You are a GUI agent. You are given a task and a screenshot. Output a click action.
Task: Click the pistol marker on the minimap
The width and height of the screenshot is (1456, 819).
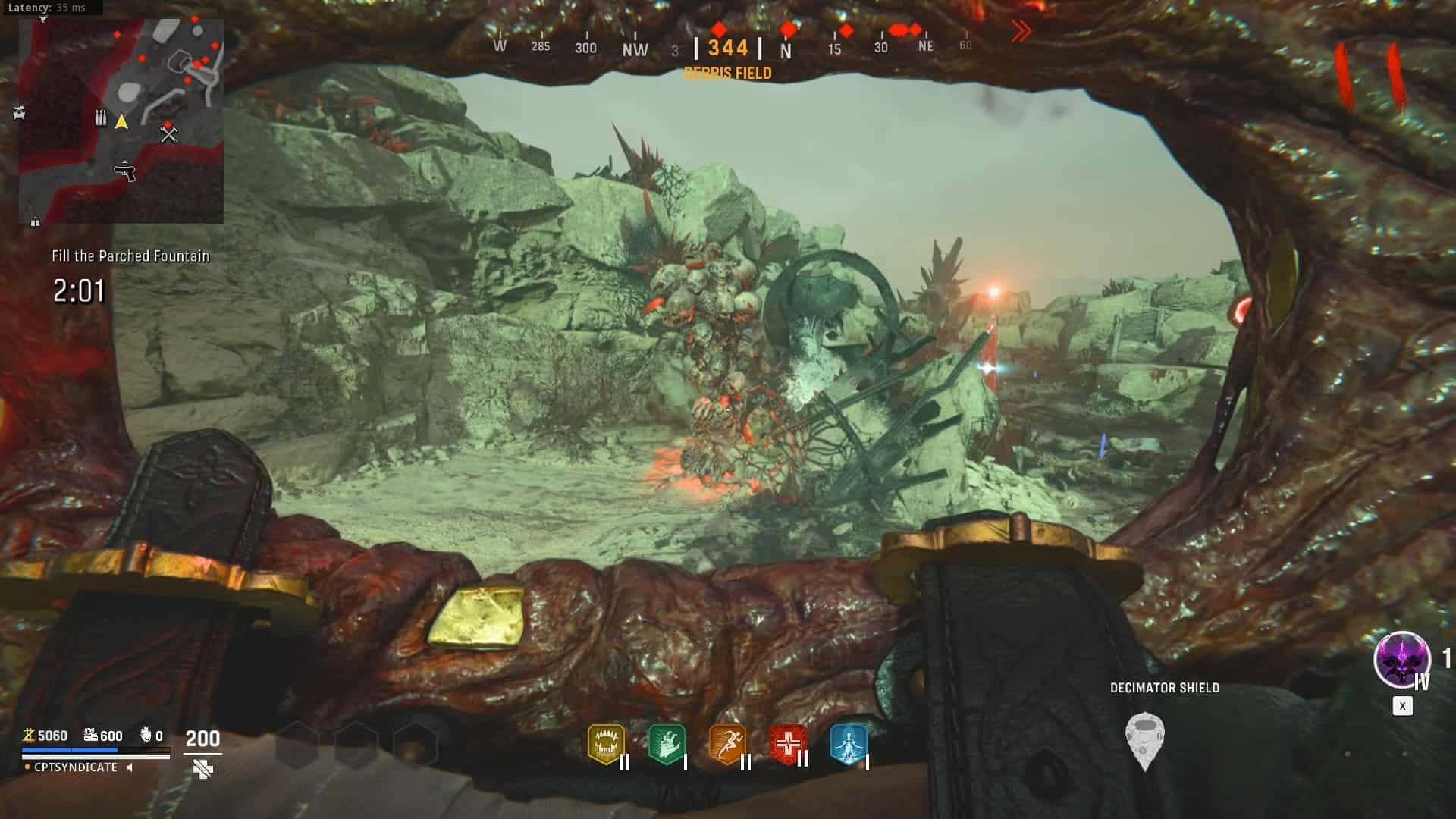[125, 171]
